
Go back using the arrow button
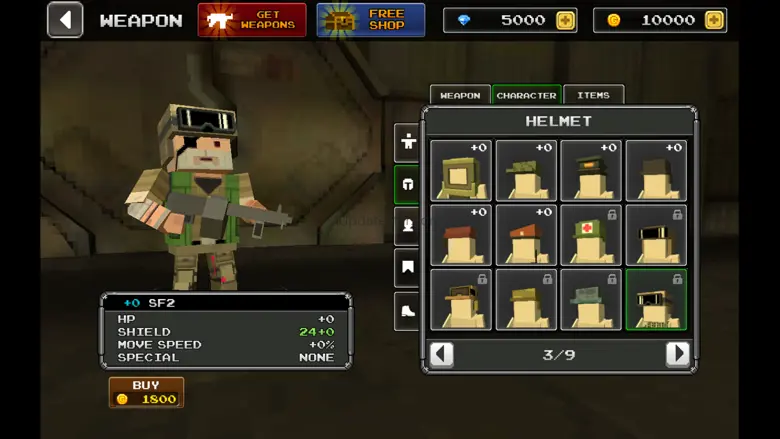65,20
